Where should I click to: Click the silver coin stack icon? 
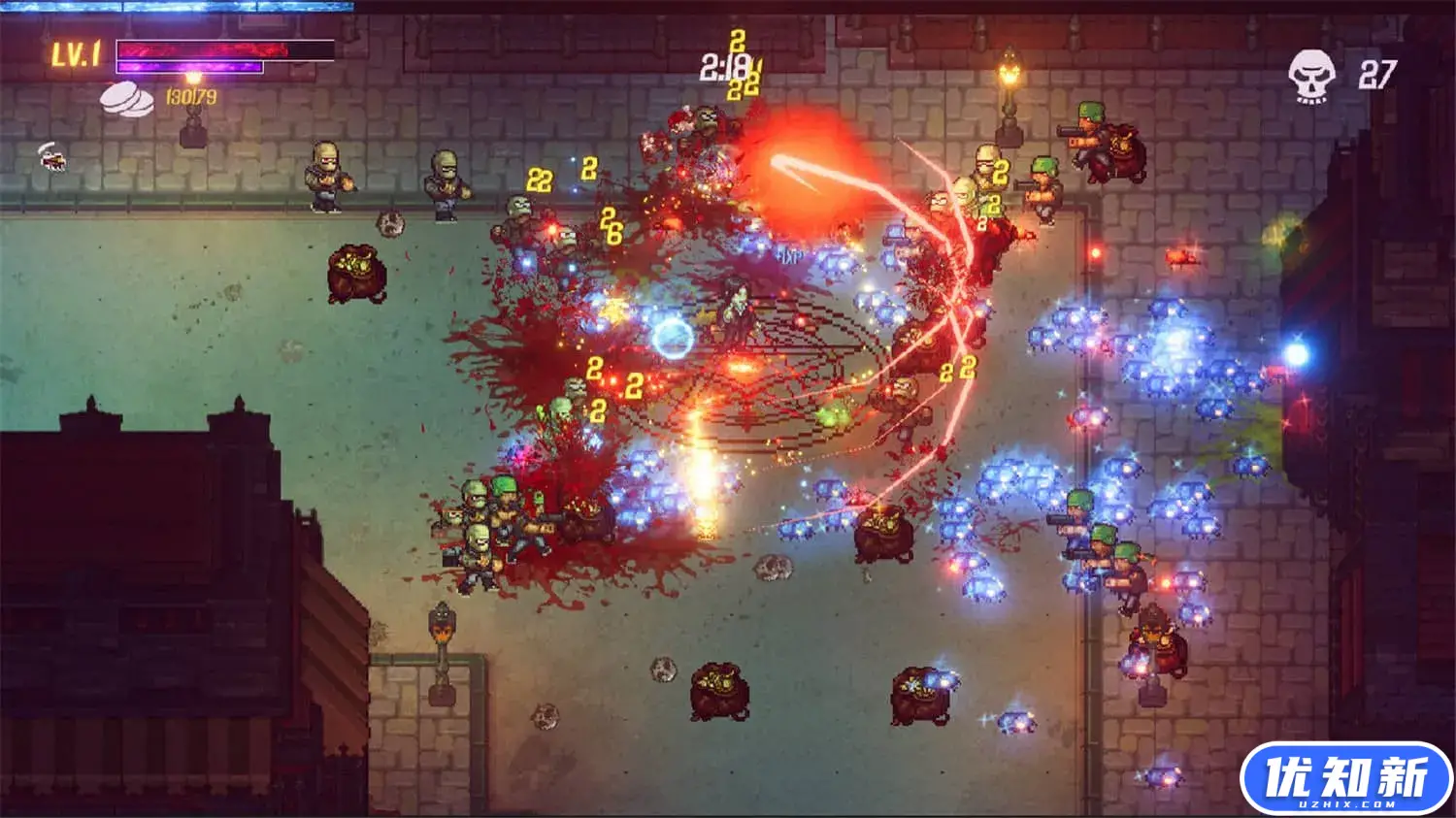click(127, 99)
